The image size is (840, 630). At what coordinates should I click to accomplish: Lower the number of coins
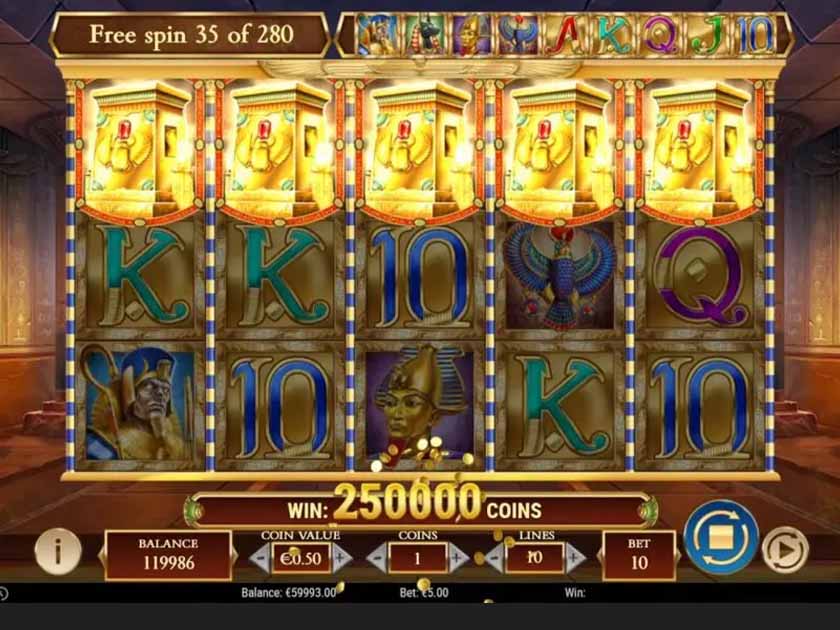[379, 558]
